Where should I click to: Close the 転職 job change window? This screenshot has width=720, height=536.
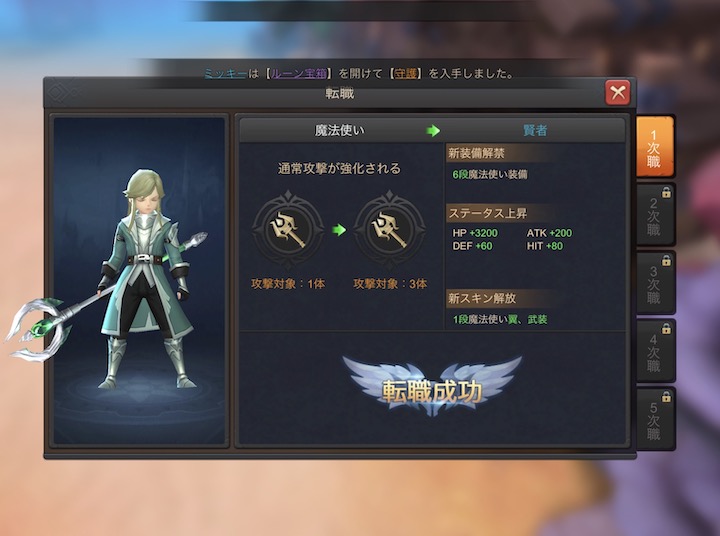[618, 93]
